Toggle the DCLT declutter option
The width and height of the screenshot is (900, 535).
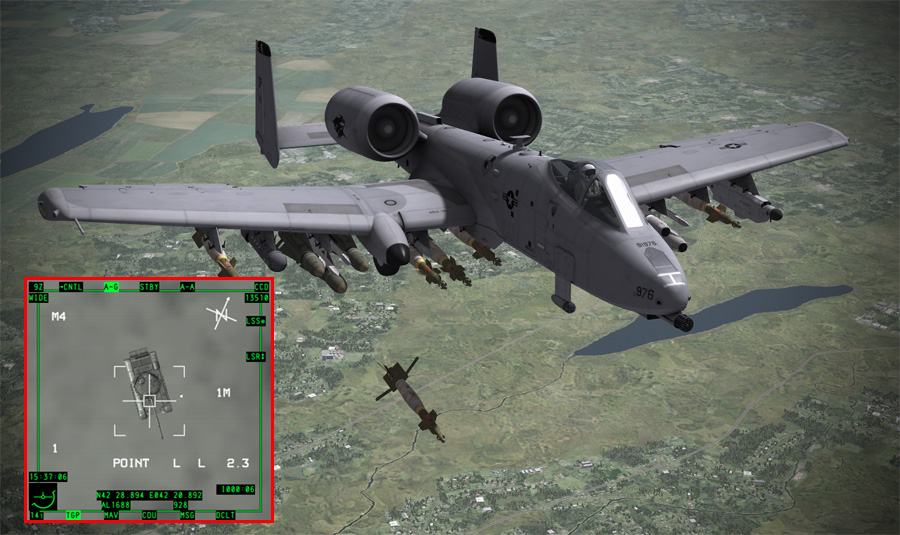(x=226, y=515)
